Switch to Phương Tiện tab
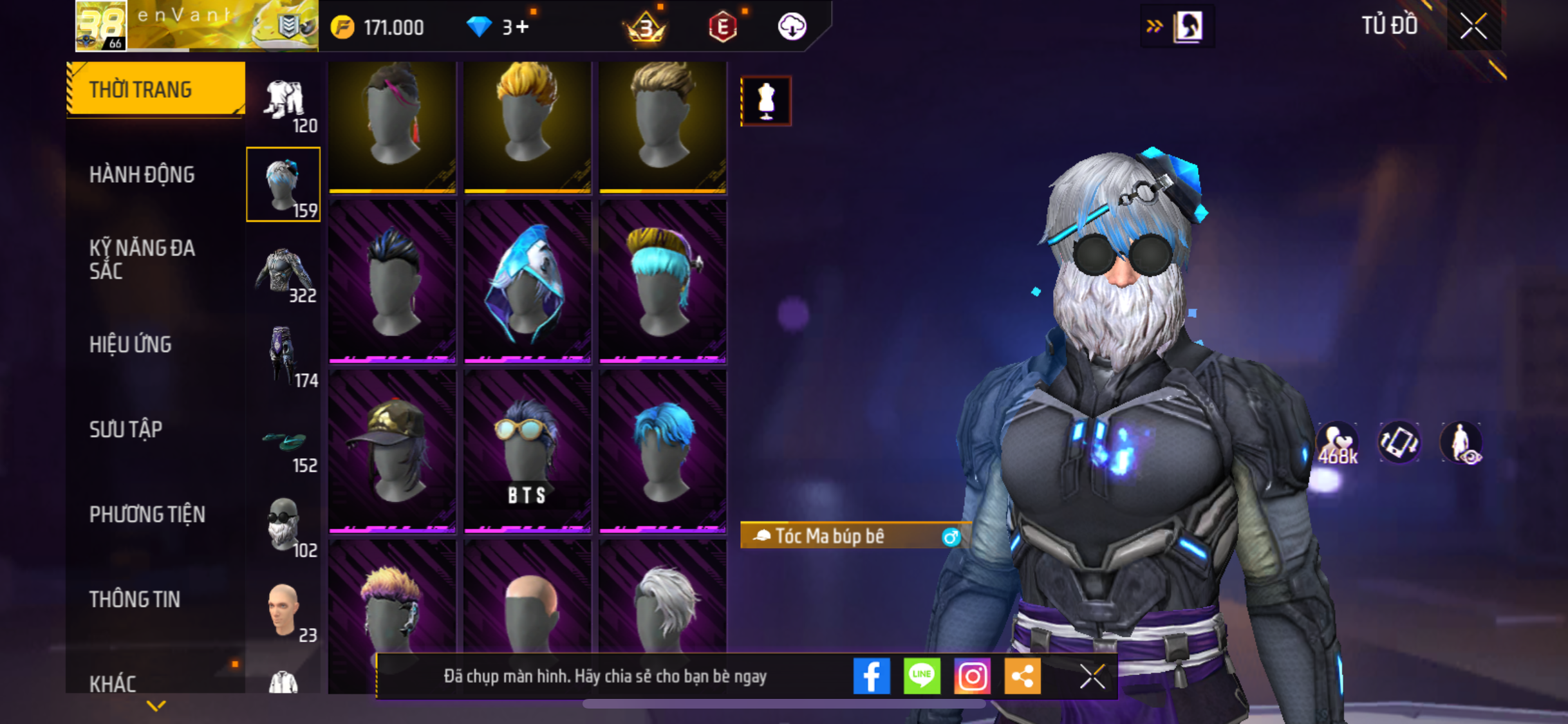Image resolution: width=1568 pixels, height=724 pixels. point(147,514)
